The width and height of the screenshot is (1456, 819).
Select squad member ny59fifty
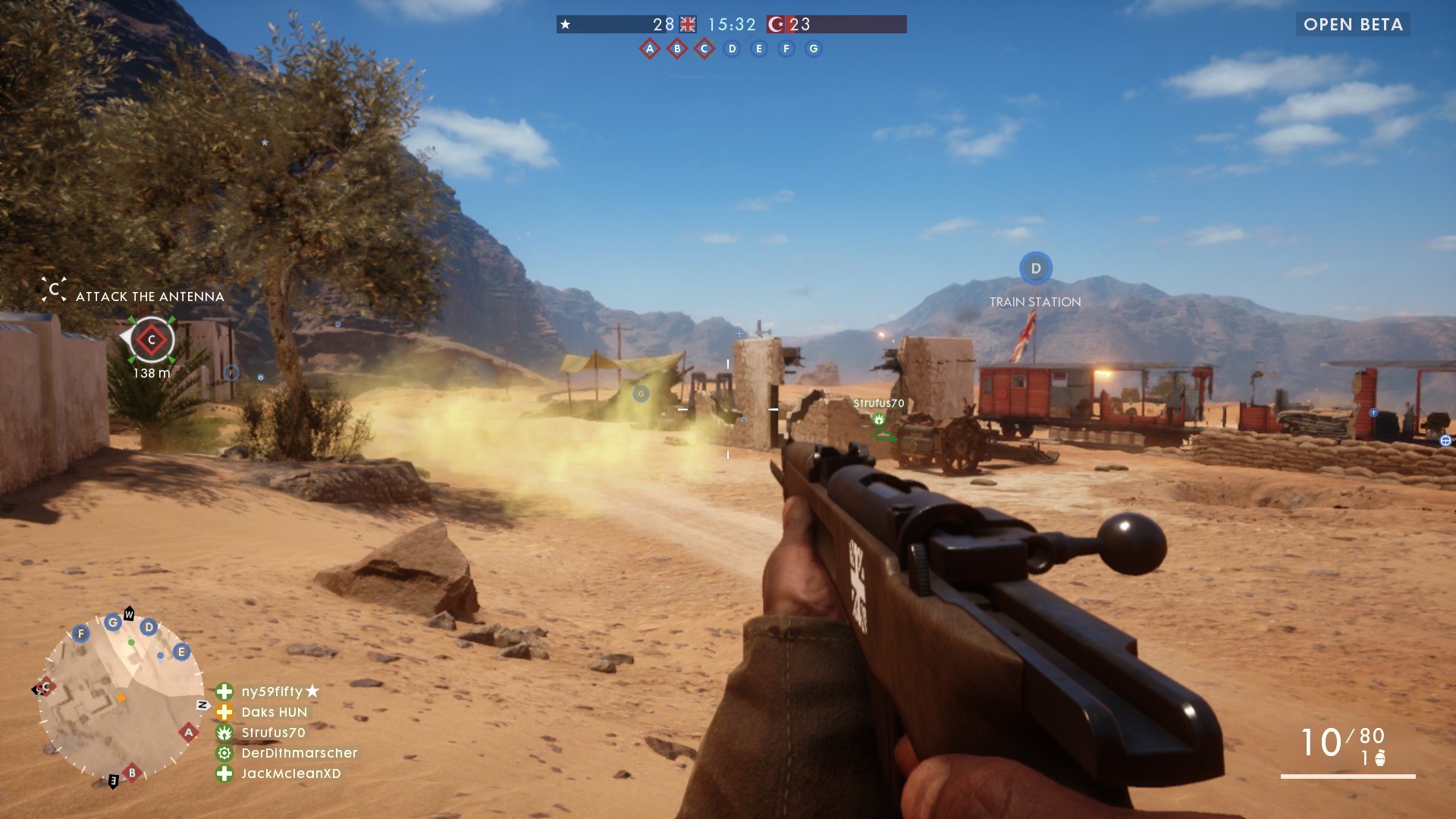(x=271, y=692)
